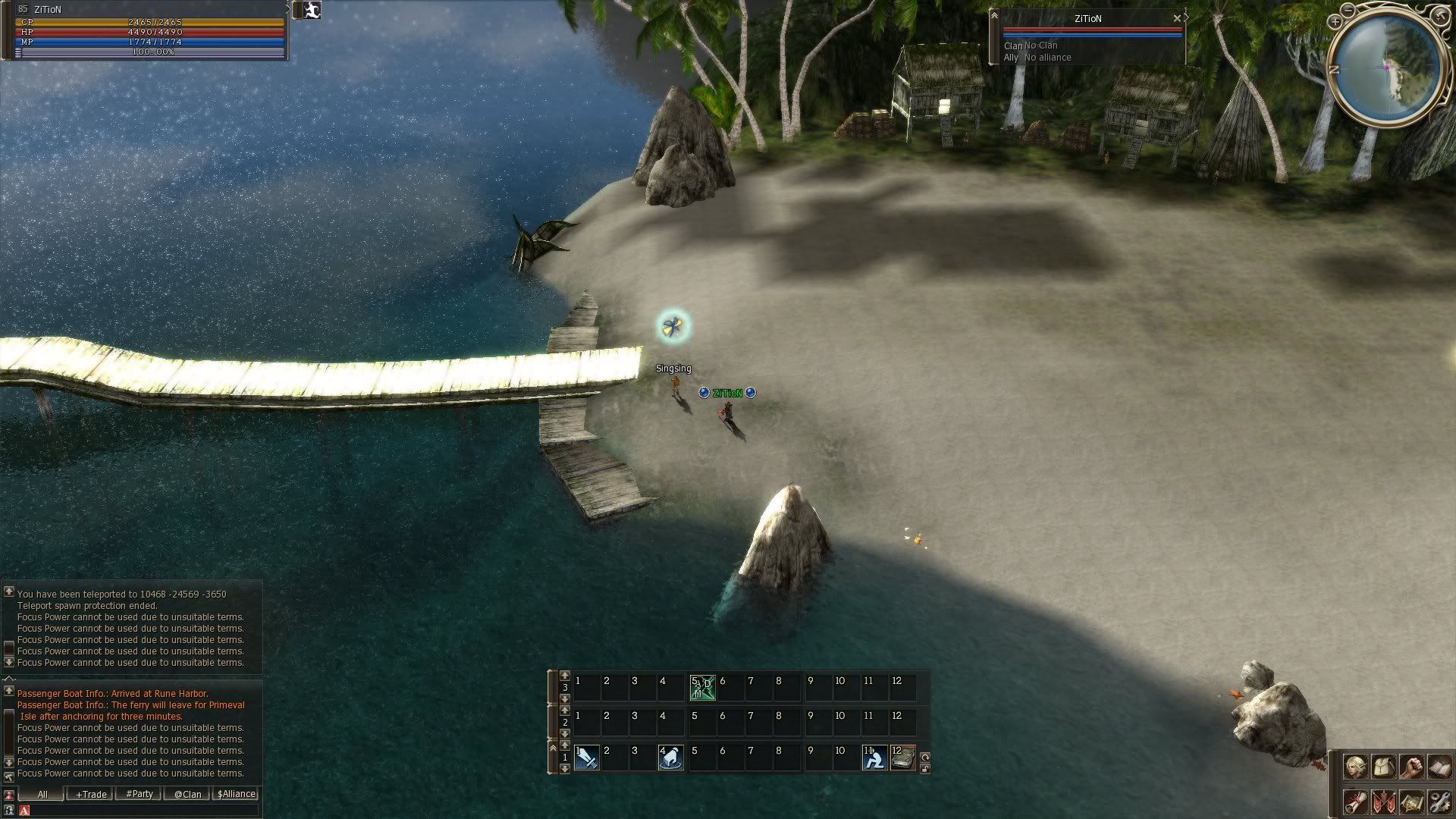Switch chat to the @Clan tab
The width and height of the screenshot is (1456, 819).
click(x=187, y=794)
